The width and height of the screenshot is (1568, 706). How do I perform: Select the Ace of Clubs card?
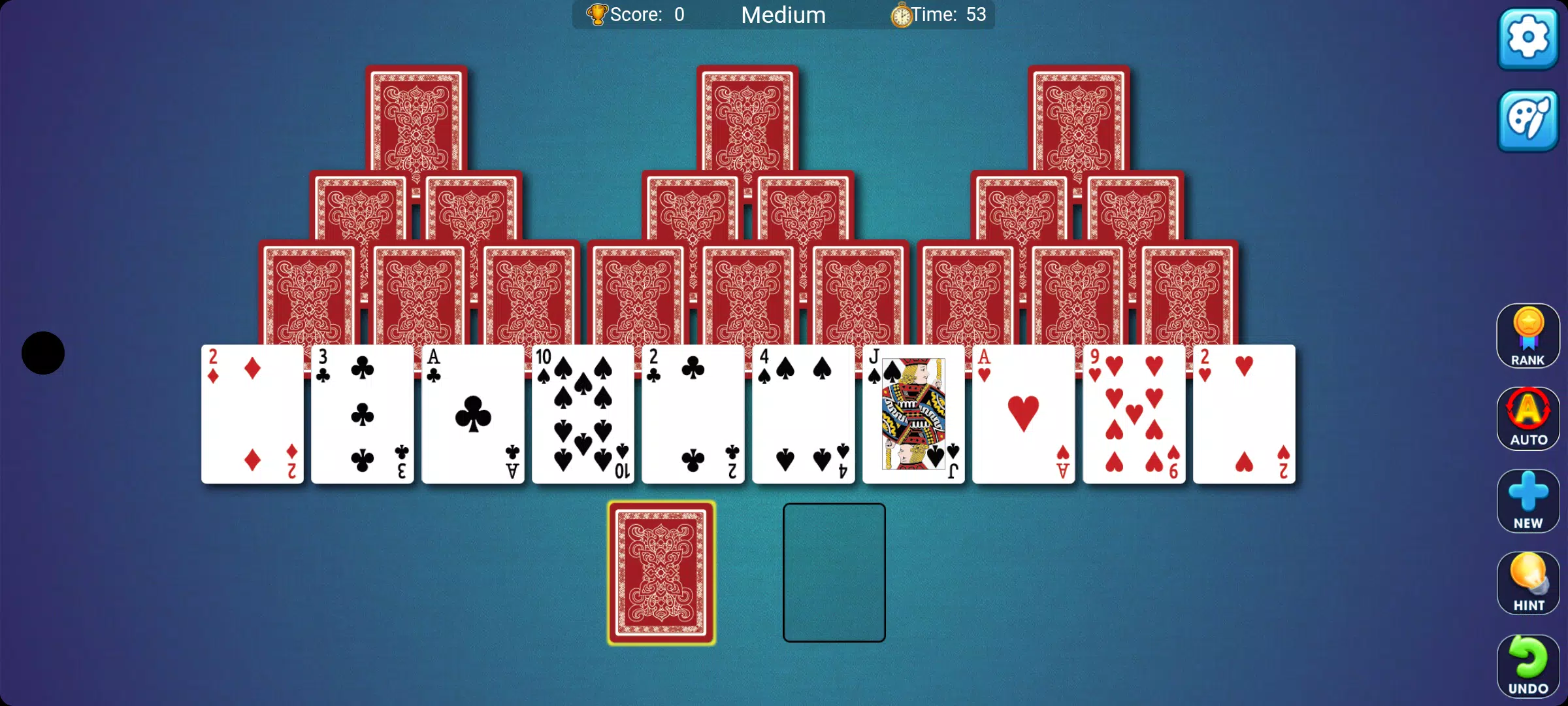tap(472, 413)
